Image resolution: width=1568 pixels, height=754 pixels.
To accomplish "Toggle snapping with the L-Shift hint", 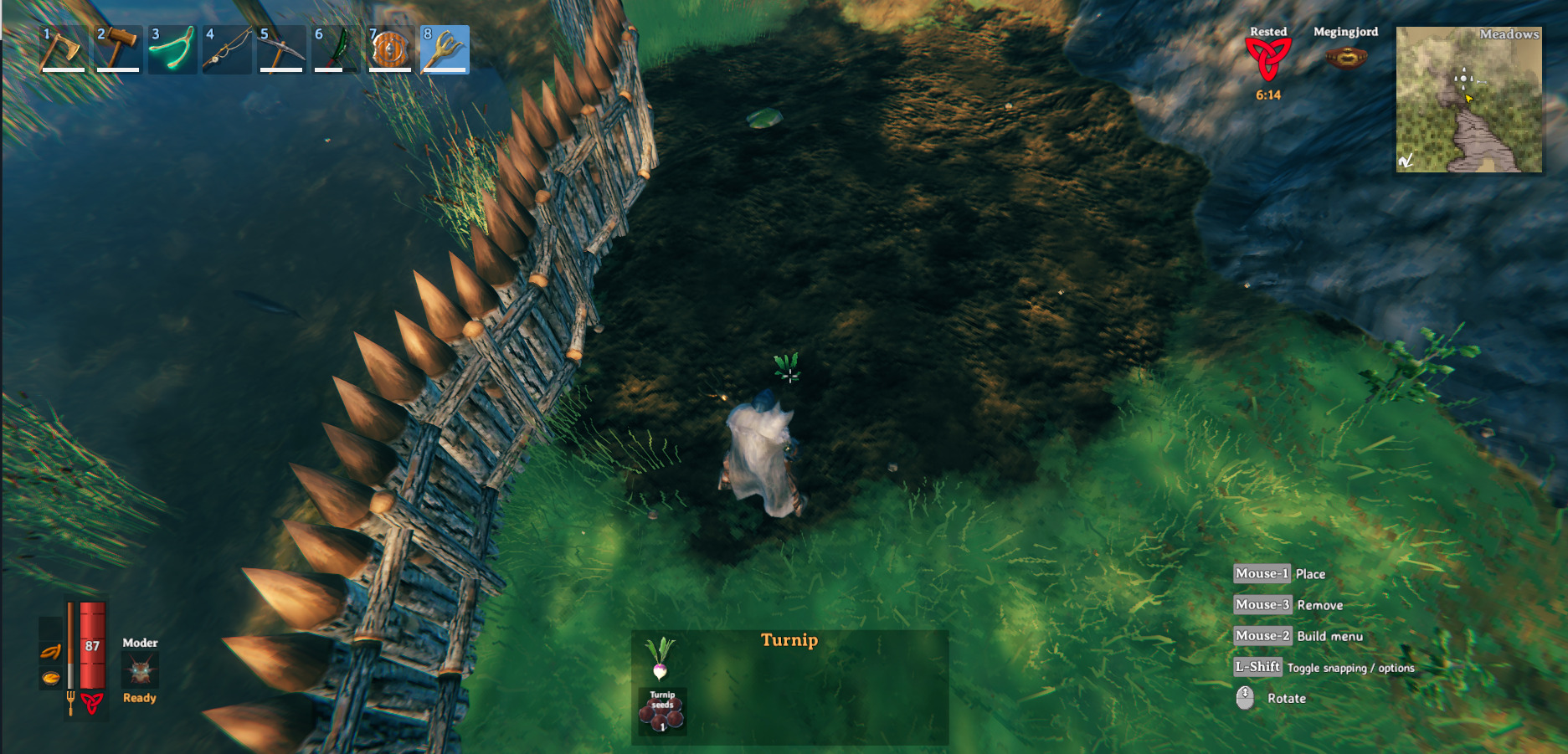I will pos(1257,667).
